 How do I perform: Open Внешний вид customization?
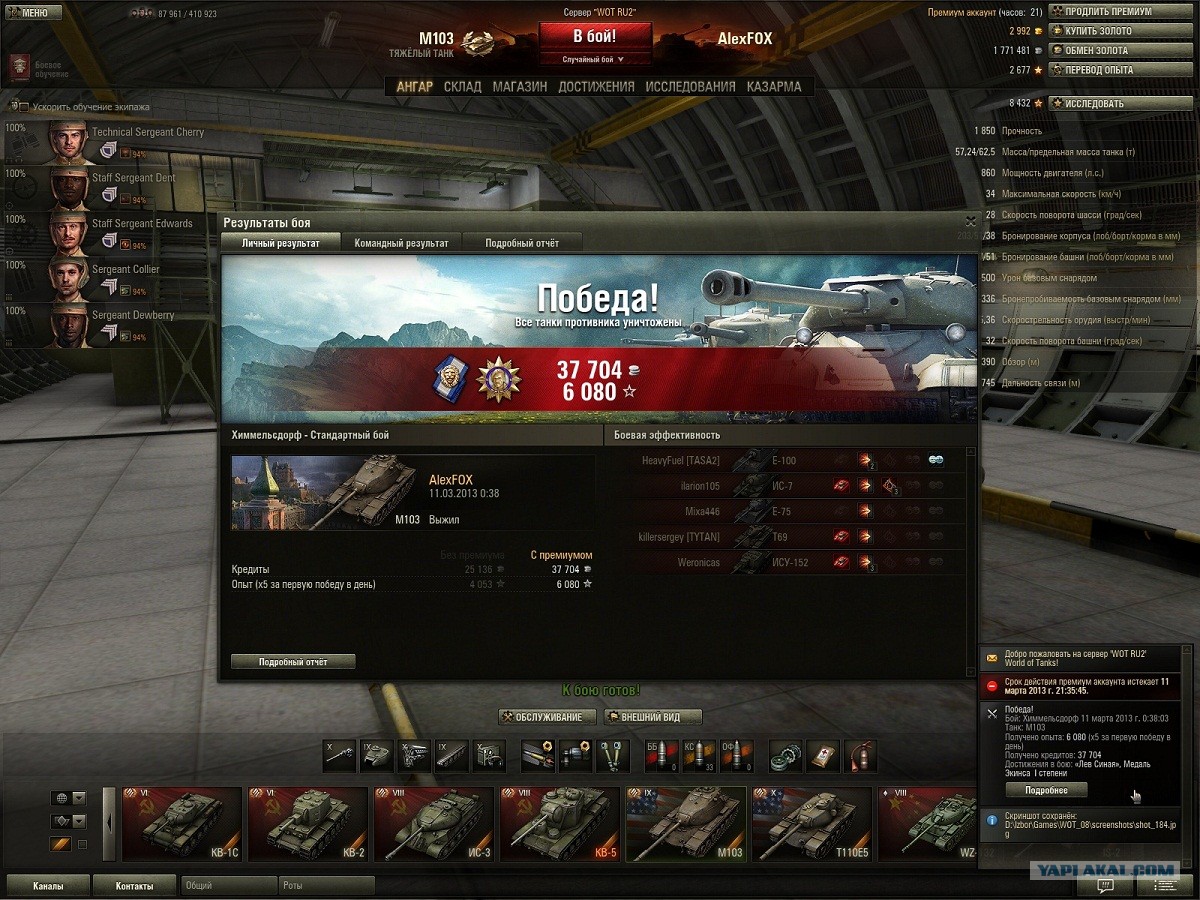pyautogui.click(x=651, y=717)
